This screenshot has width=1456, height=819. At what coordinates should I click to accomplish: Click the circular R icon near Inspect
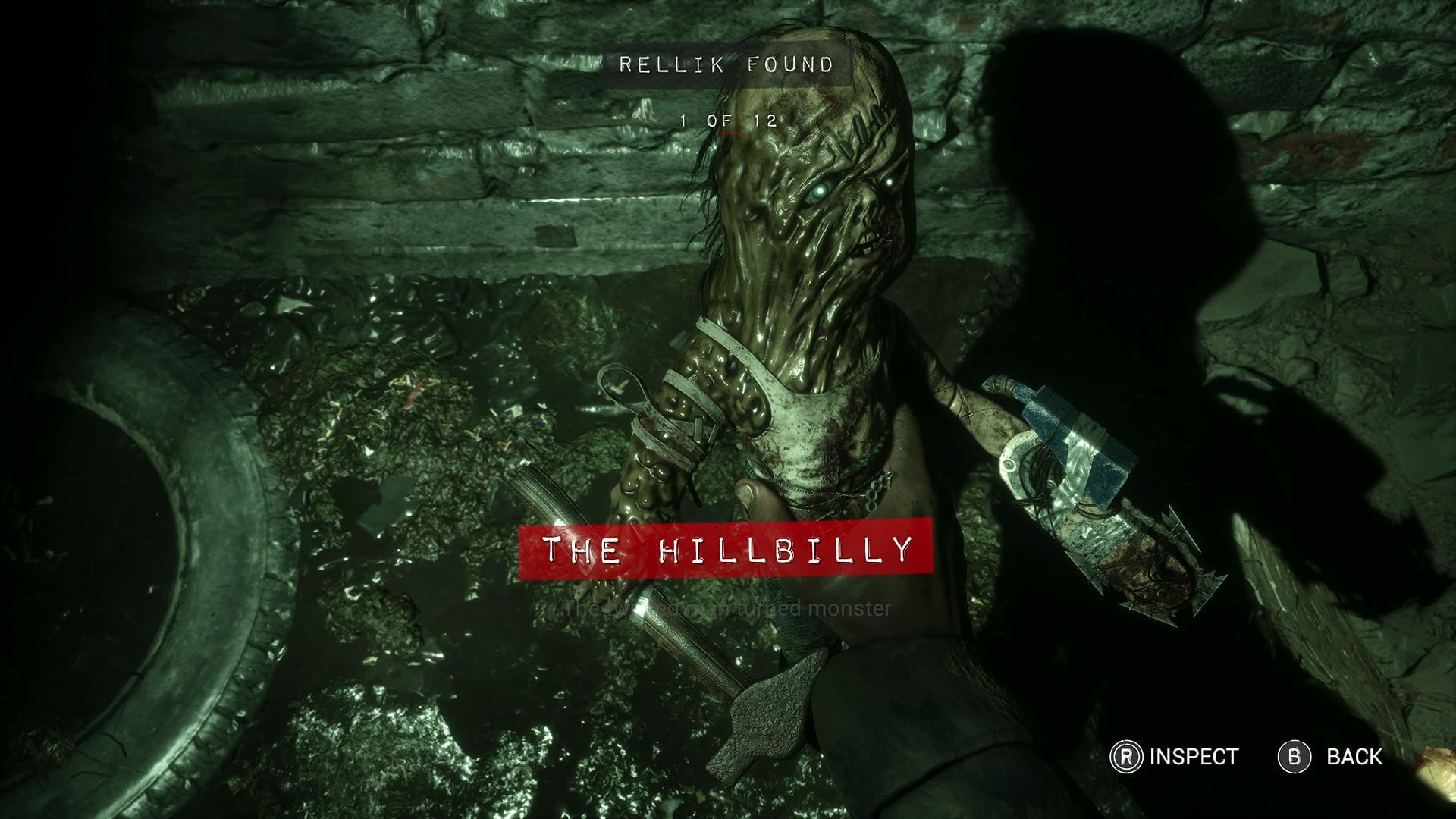click(x=1125, y=755)
